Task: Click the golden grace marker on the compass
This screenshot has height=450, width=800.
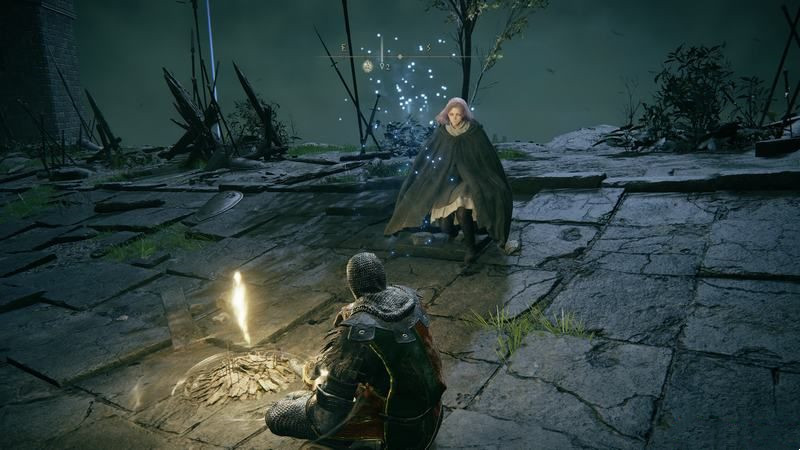Action: tap(368, 66)
